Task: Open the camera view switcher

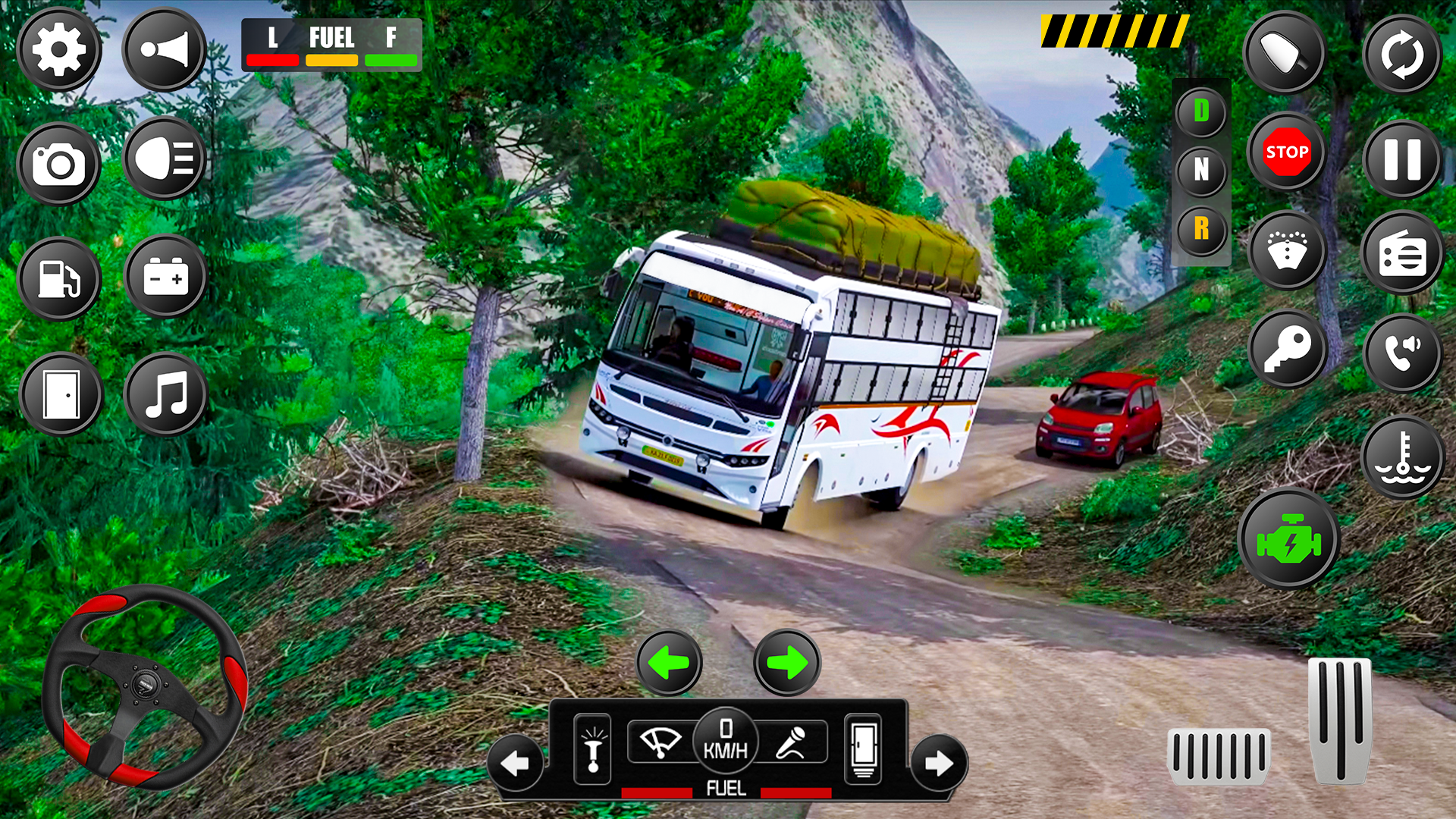Action: [x=58, y=159]
